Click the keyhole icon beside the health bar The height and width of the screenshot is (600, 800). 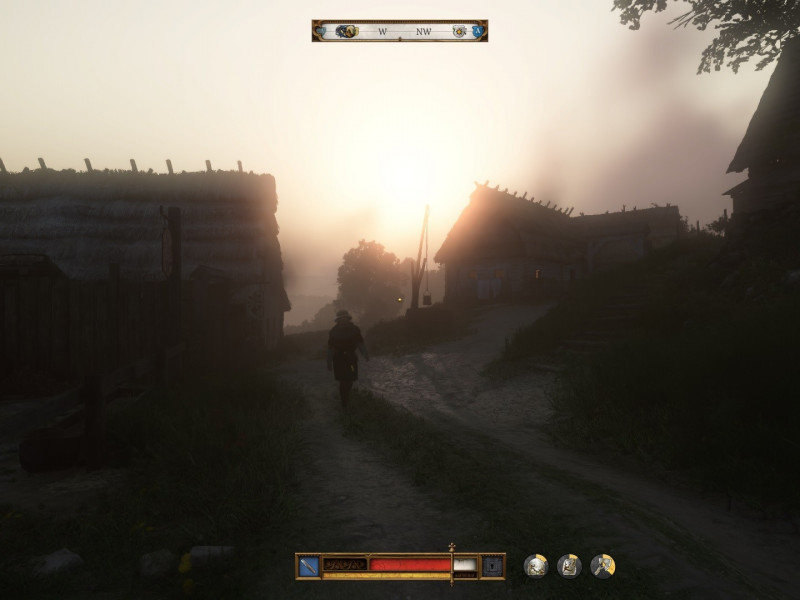tap(492, 566)
